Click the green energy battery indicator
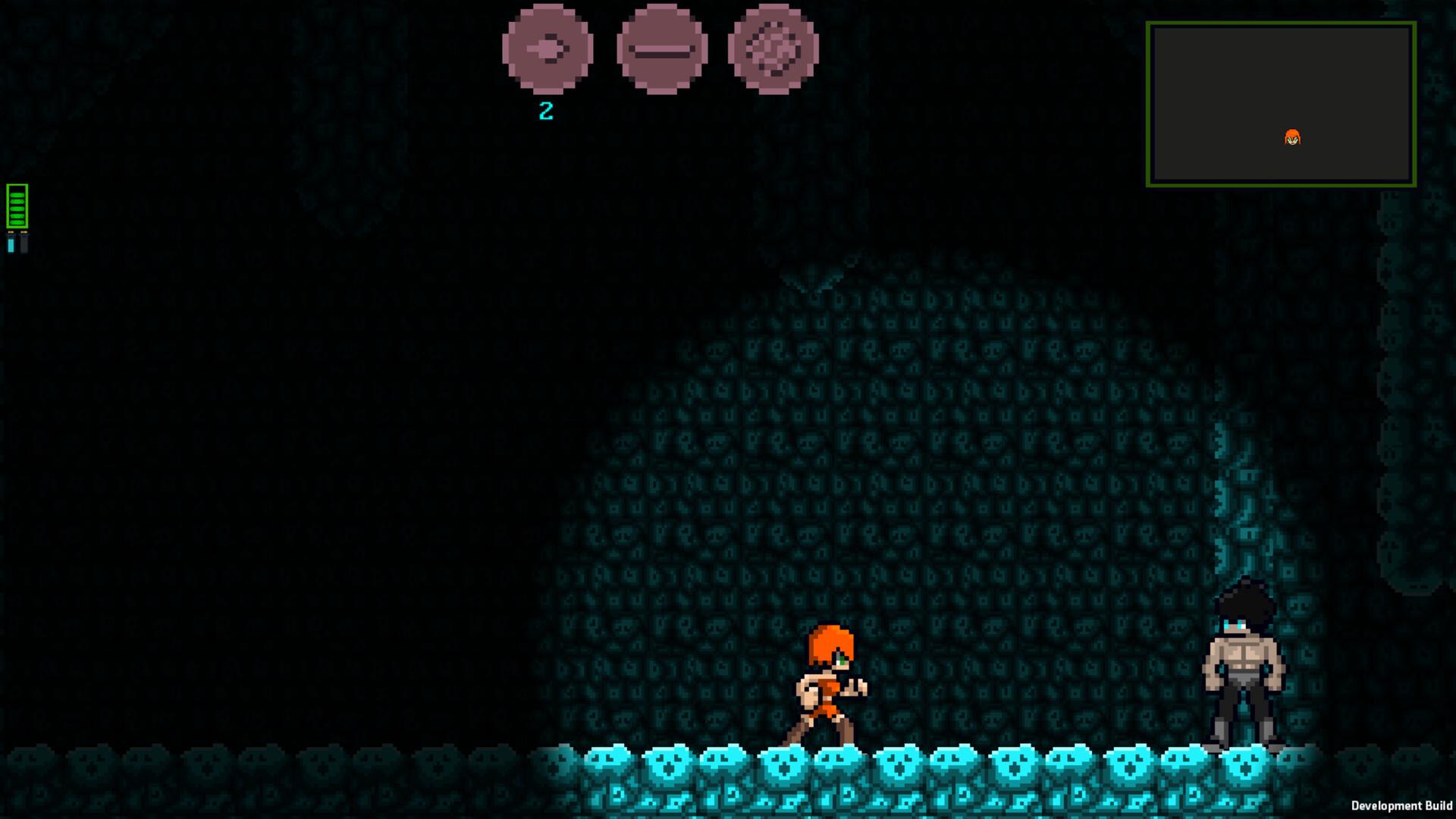This screenshot has width=1456, height=819. click(x=15, y=205)
